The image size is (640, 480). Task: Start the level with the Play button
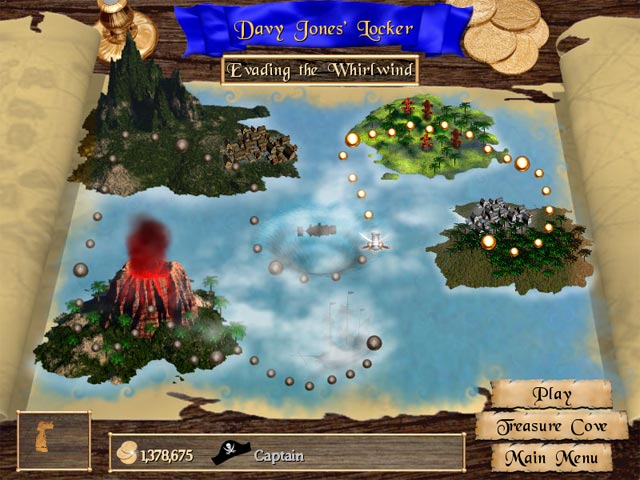551,394
